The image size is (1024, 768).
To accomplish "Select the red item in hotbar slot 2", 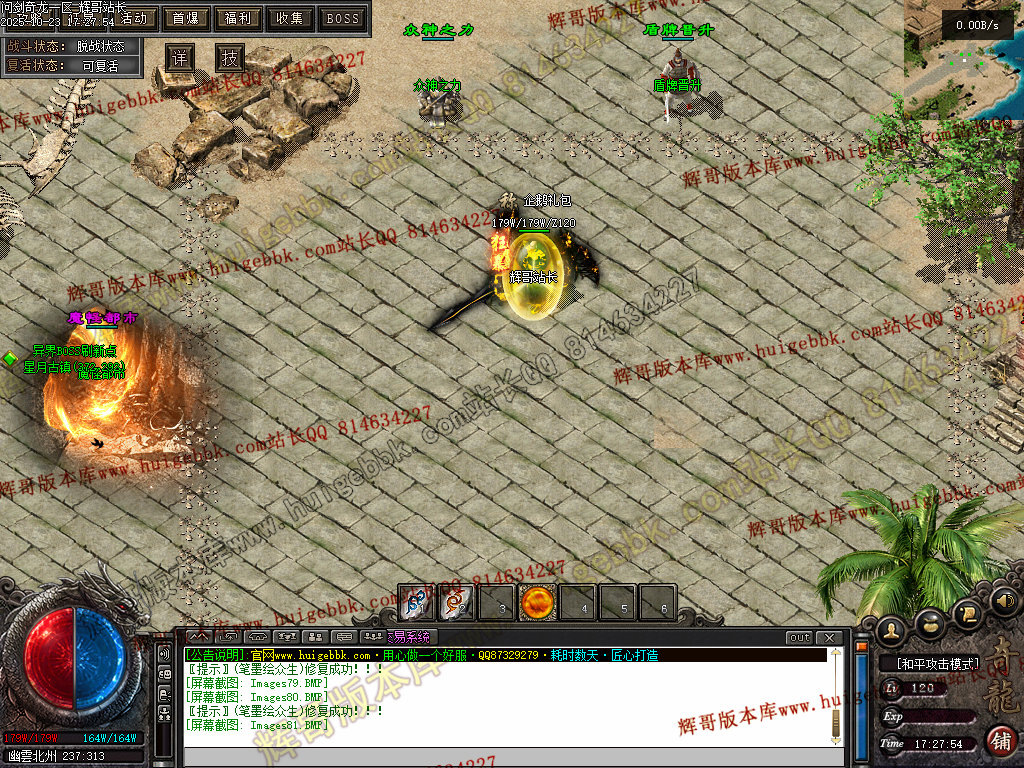I will (x=457, y=603).
